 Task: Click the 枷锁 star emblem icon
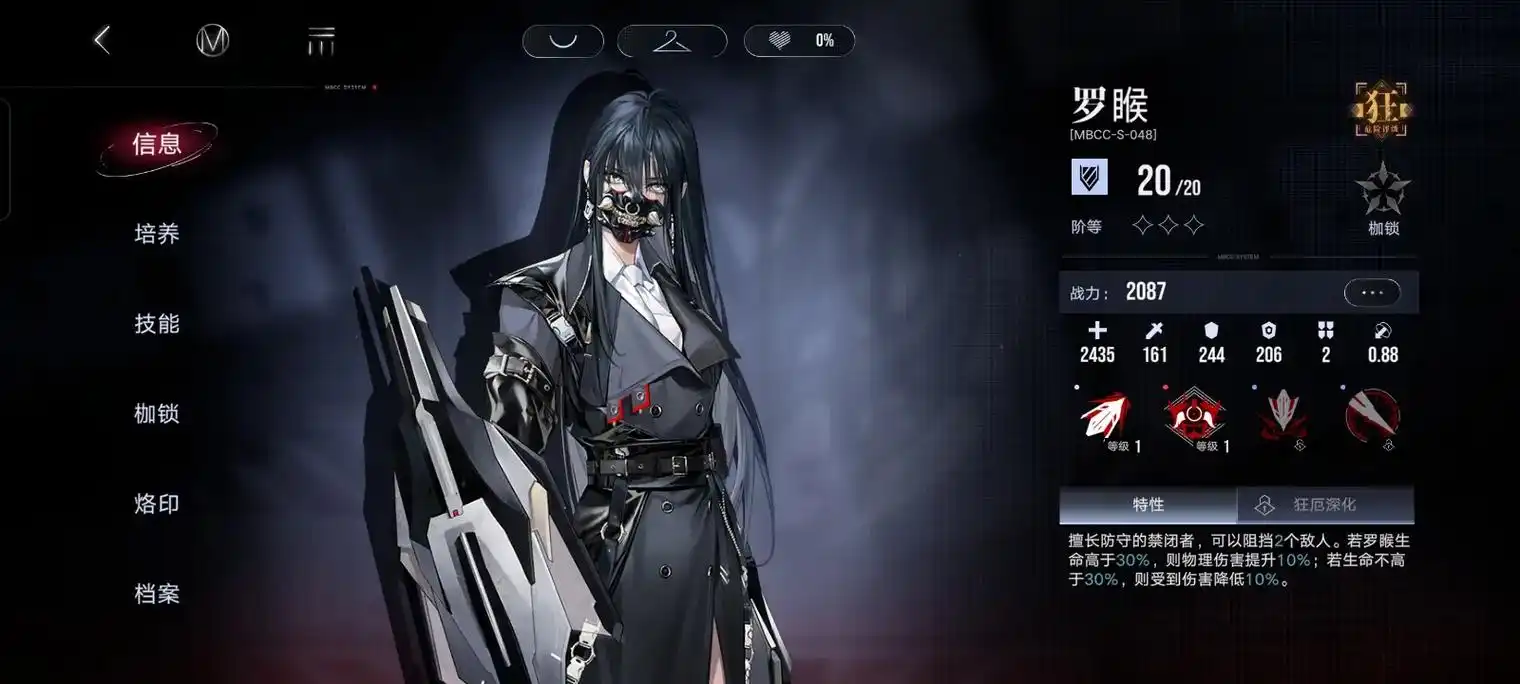tap(1383, 194)
